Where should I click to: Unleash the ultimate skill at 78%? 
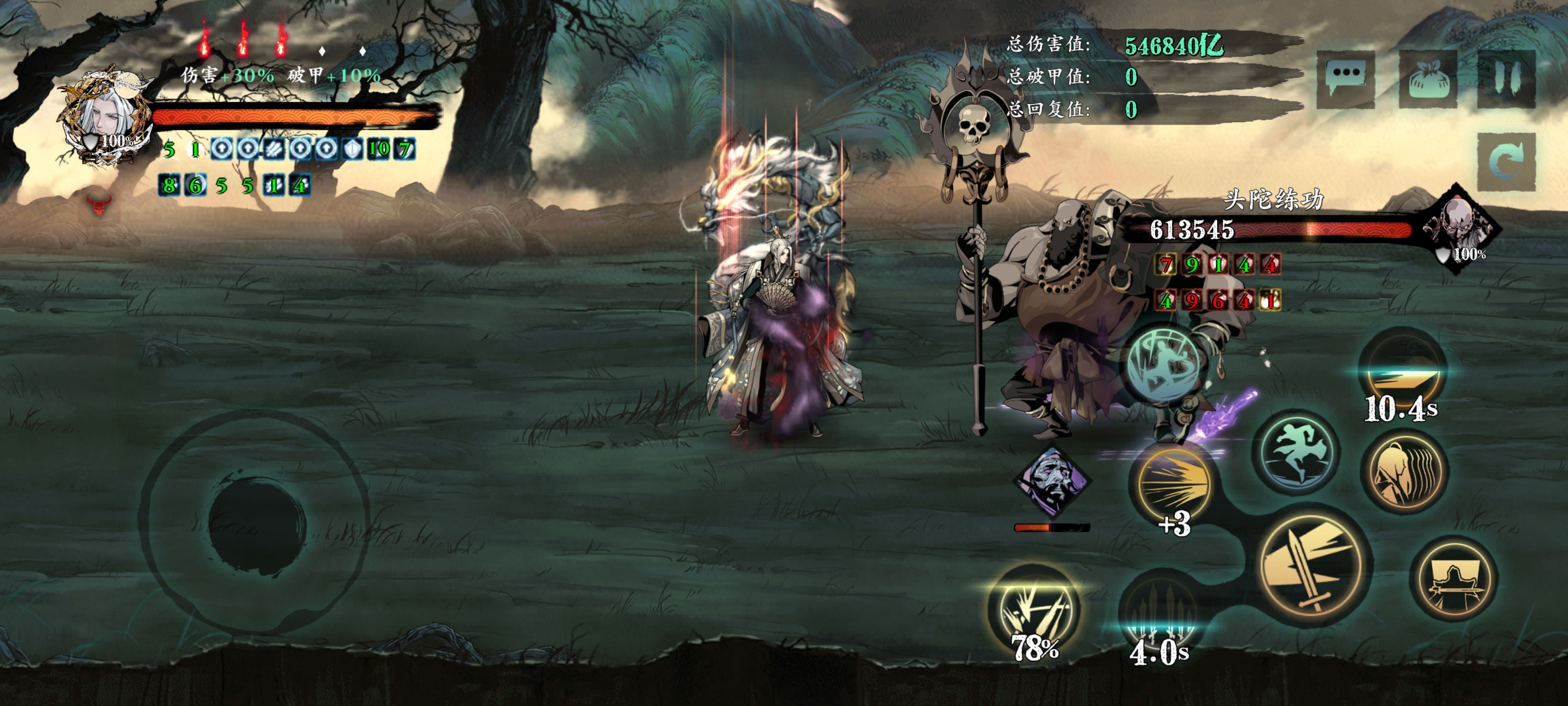(x=1034, y=609)
